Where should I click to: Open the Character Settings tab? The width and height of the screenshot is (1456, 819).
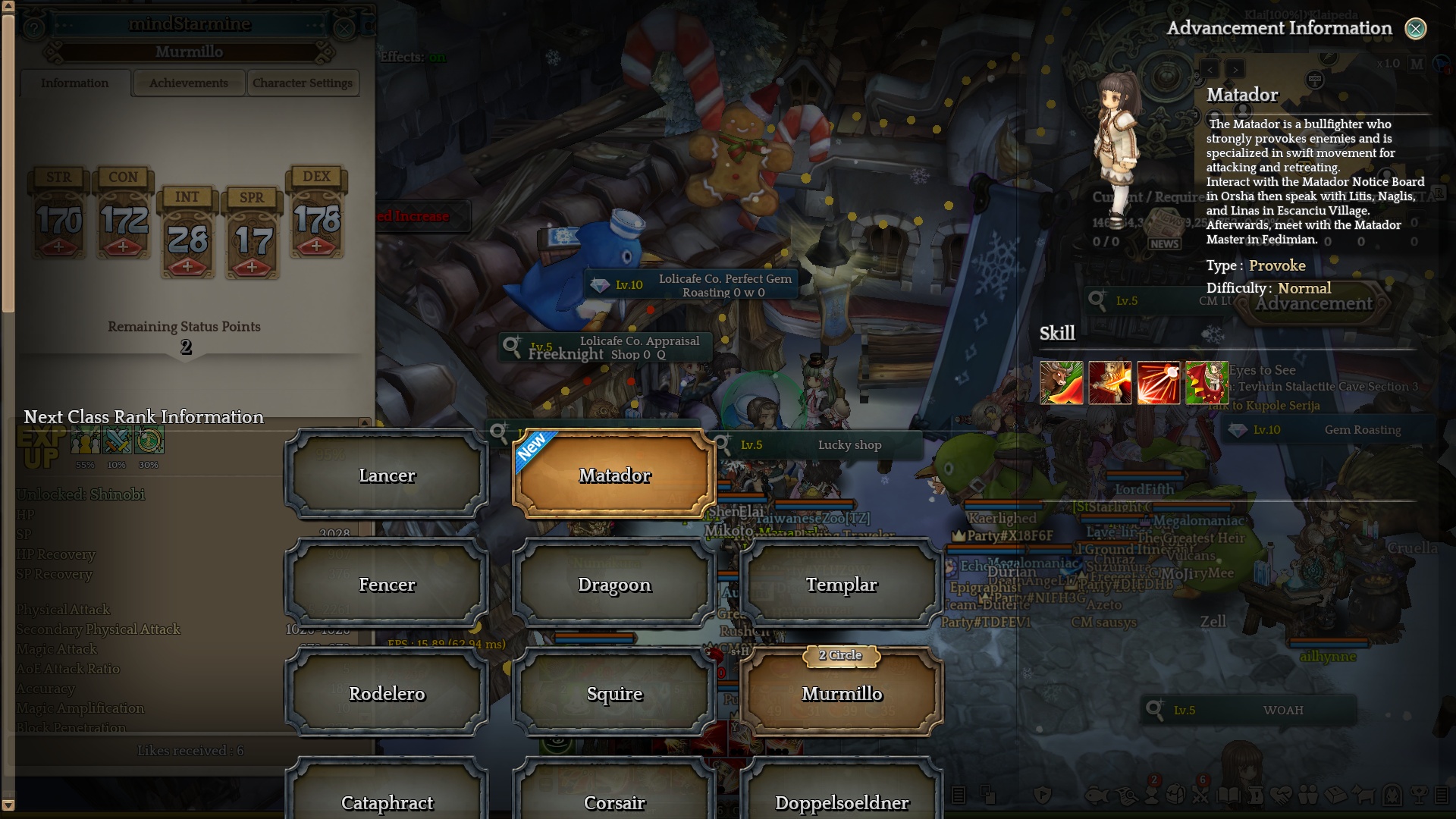tap(303, 83)
